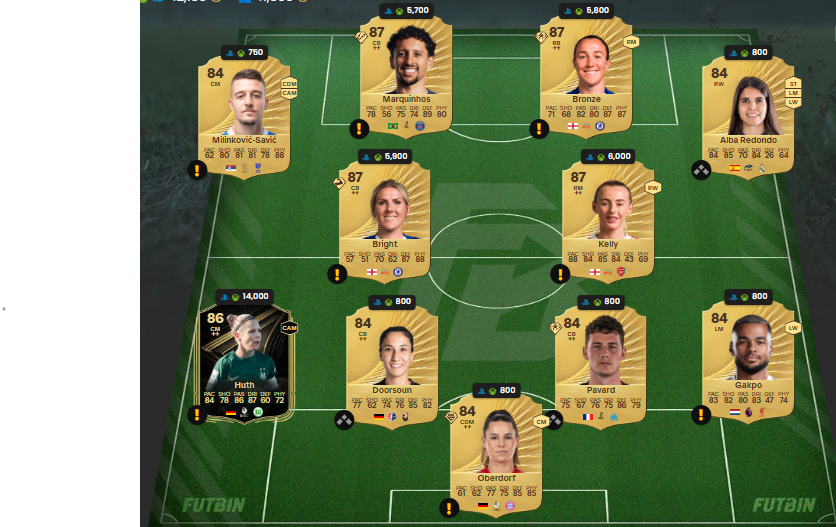This screenshot has height=527, width=836.
Task: Select the Doorsoun player card
Action: click(x=392, y=362)
